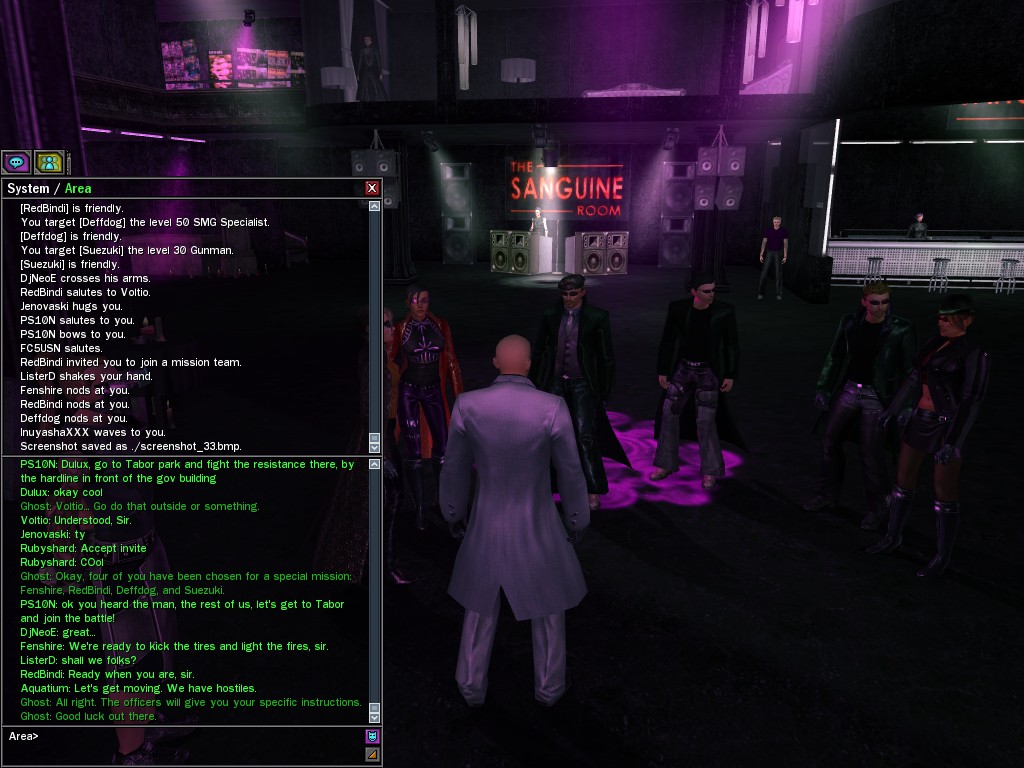Click the chat window resize corner icon
The height and width of the screenshot is (768, 1024).
click(372, 755)
